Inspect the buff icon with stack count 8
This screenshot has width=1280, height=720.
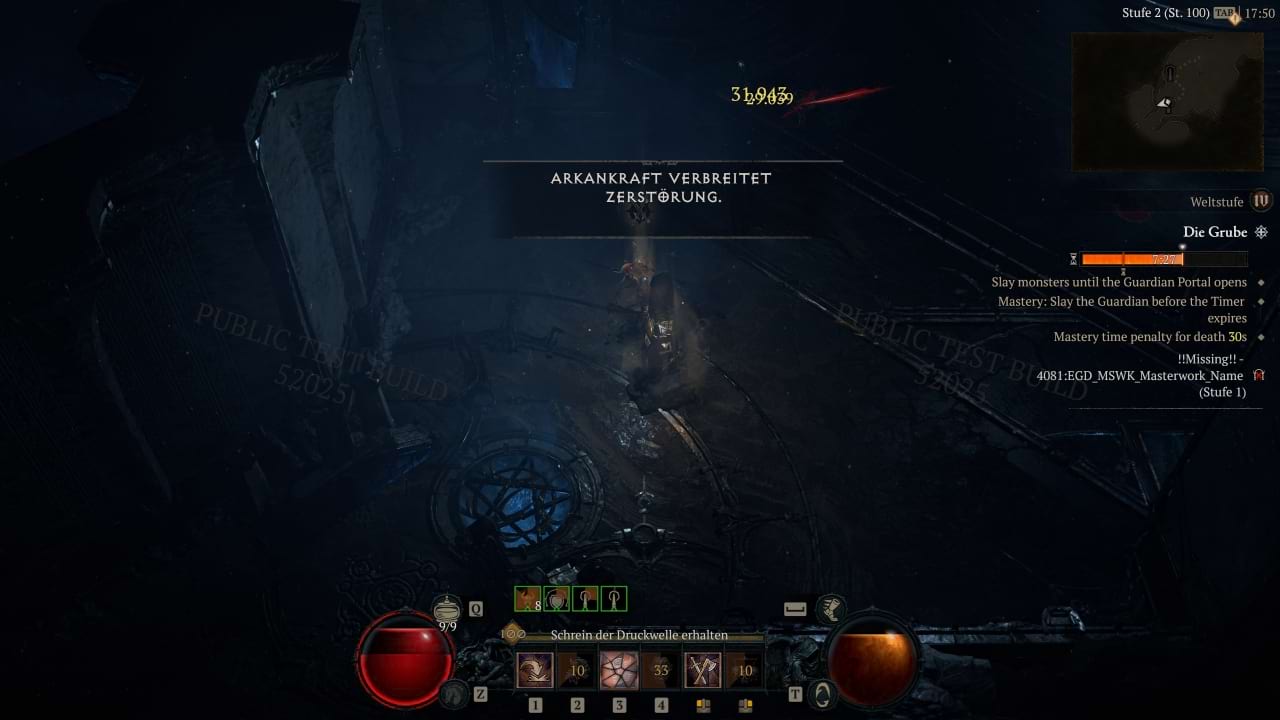[x=527, y=599]
